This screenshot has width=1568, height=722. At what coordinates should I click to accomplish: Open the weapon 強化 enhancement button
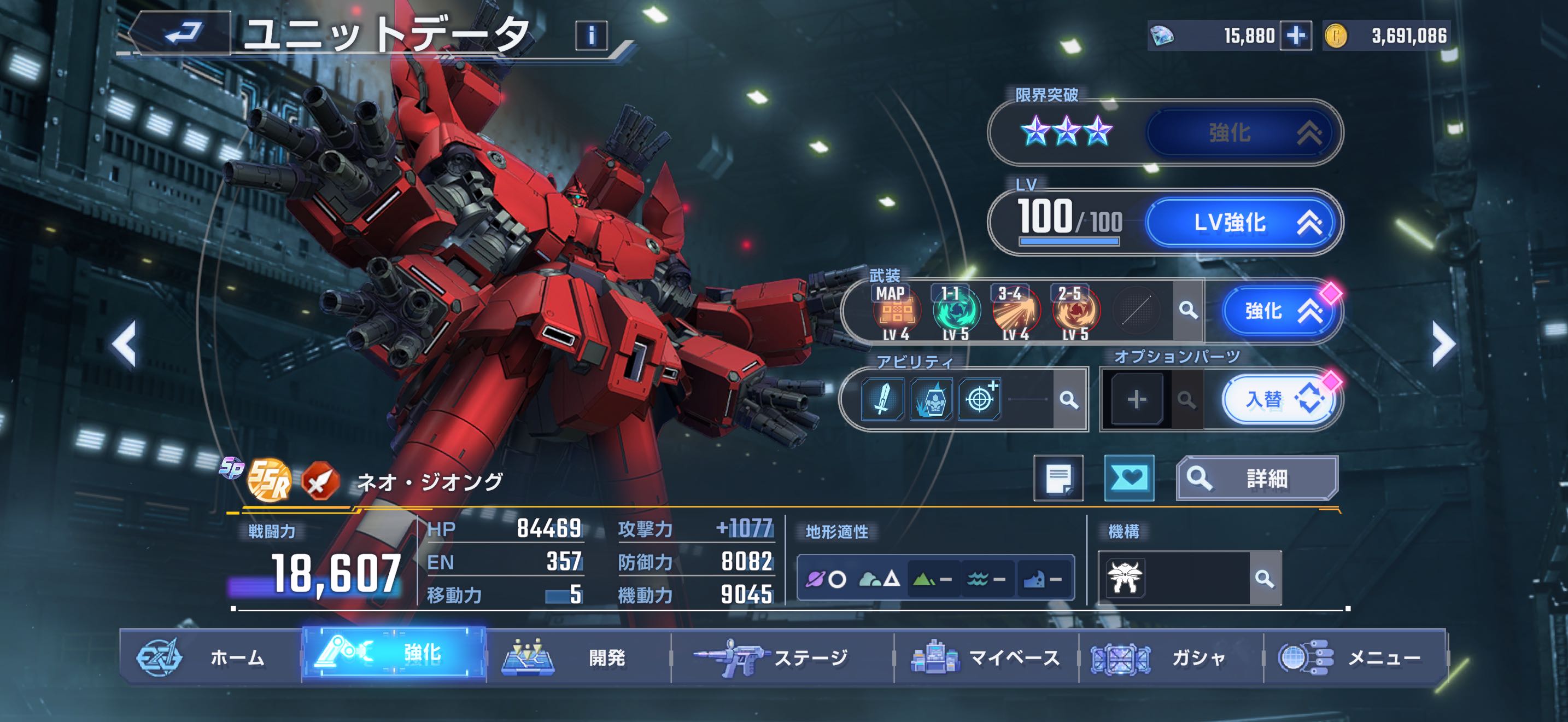pyautogui.click(x=1278, y=312)
